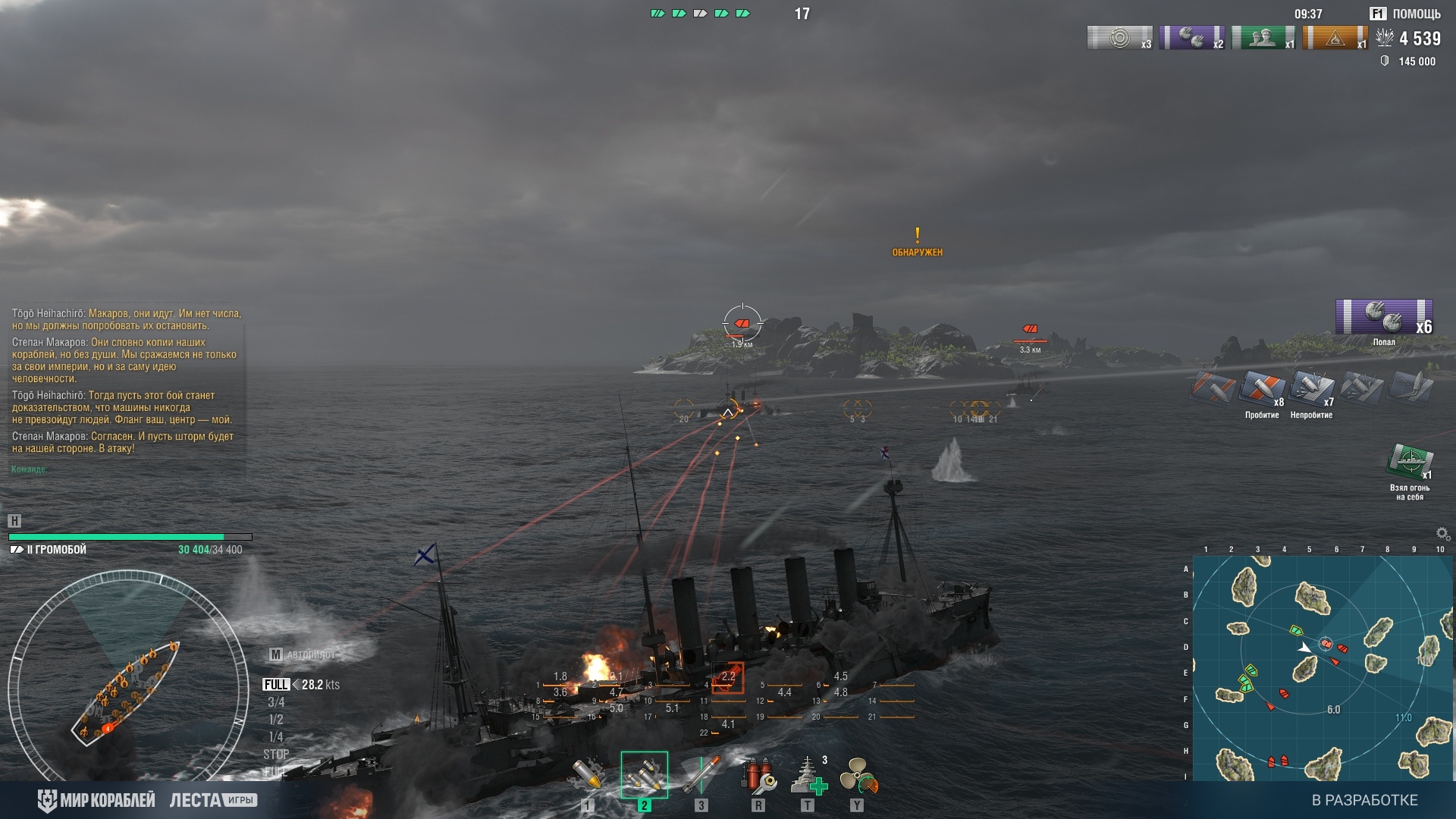Activate the Engine Boost propeller consumable

point(858,775)
